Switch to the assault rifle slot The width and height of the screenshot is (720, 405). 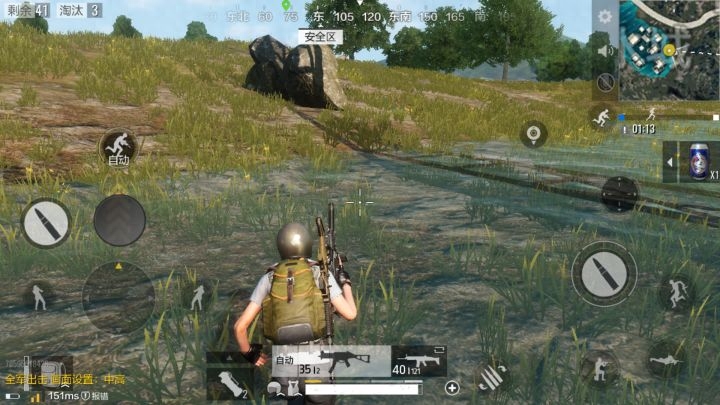pos(419,360)
